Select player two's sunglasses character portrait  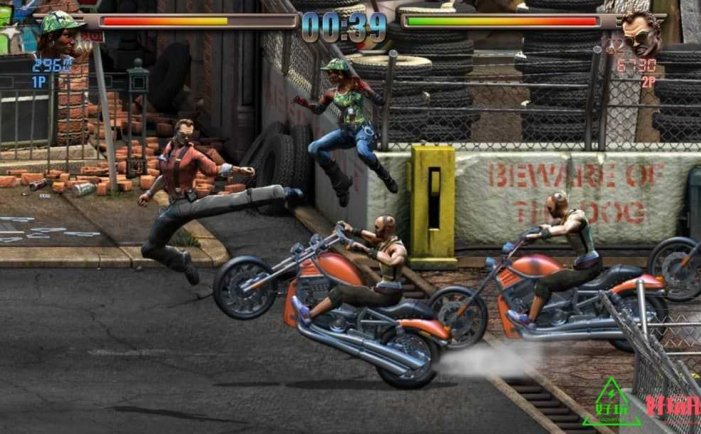click(638, 33)
